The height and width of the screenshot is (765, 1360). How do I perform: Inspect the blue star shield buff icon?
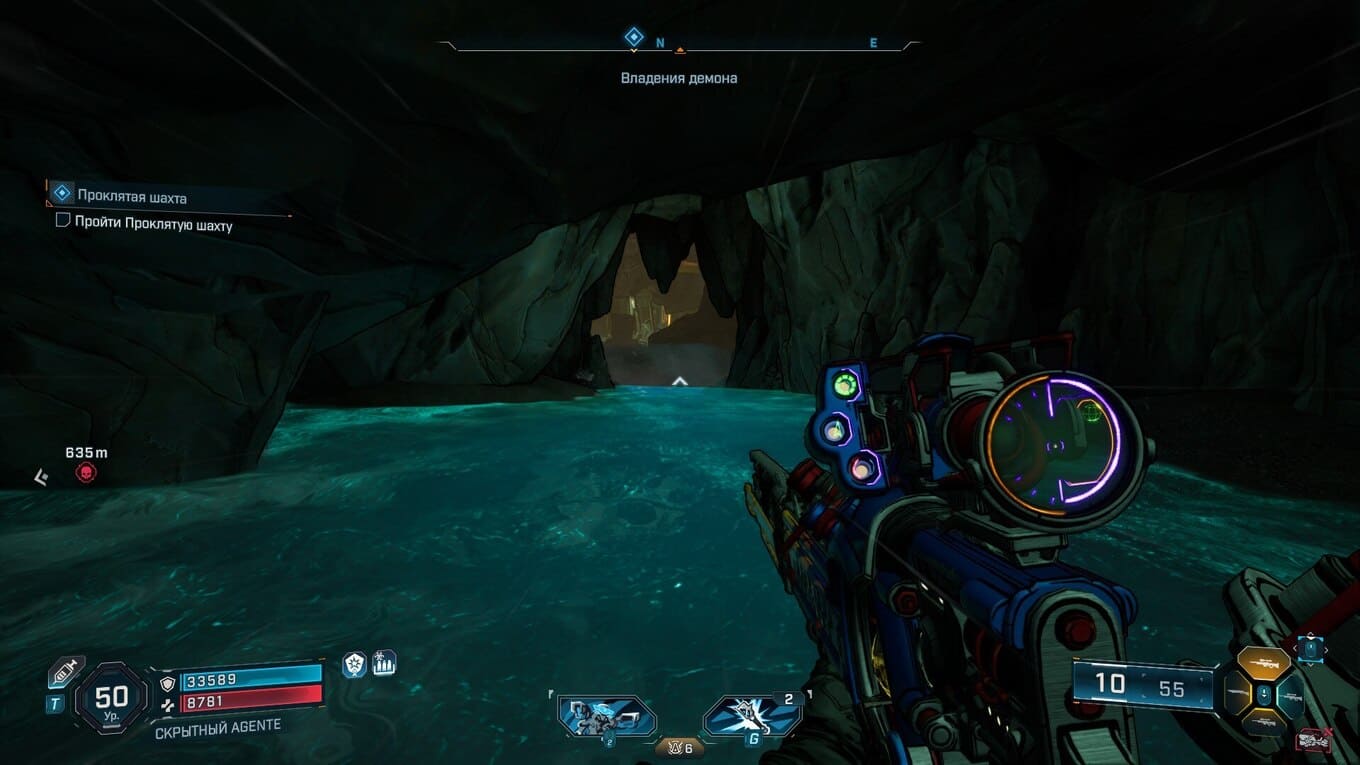(355, 664)
